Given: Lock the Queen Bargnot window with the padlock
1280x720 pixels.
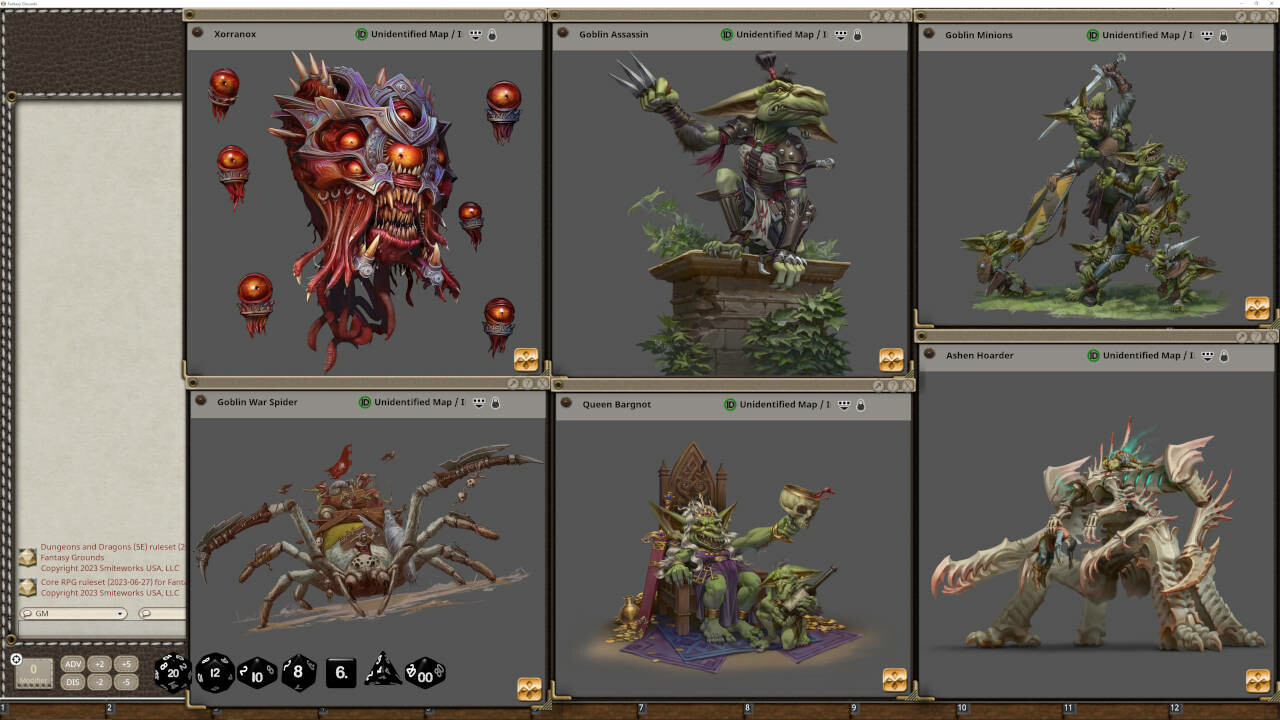Looking at the screenshot, I should (x=860, y=404).
